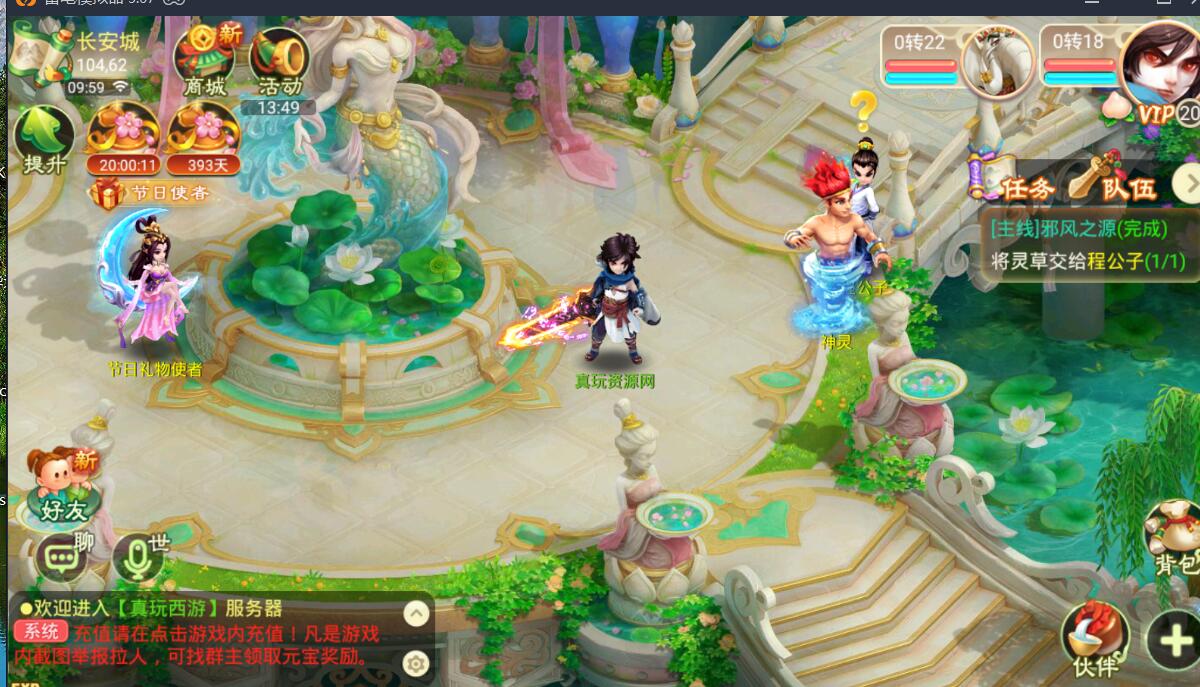Screen dimensions: 1200x687
Task: Open chat settings gear icon
Action: click(416, 662)
